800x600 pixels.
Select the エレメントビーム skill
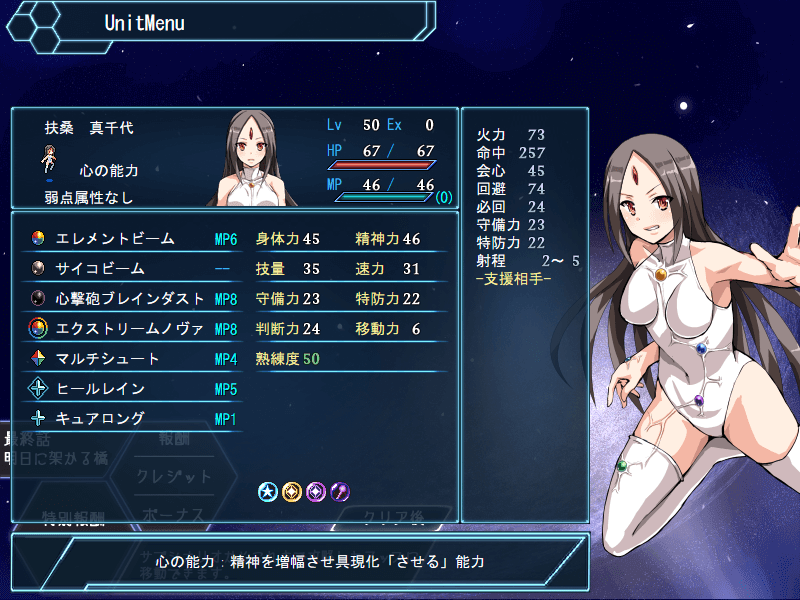click(x=115, y=239)
